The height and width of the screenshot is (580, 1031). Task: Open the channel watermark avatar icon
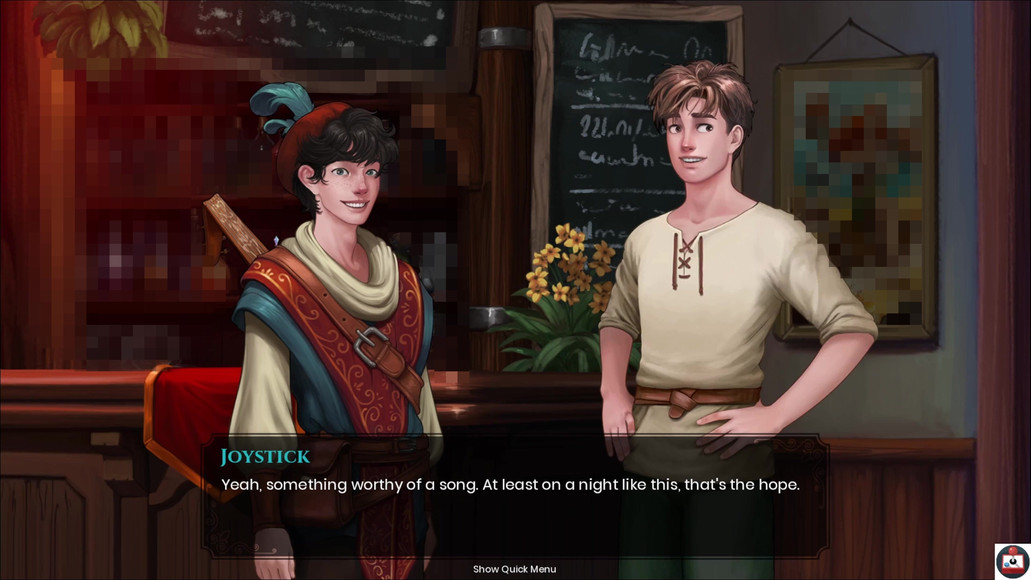(1012, 561)
